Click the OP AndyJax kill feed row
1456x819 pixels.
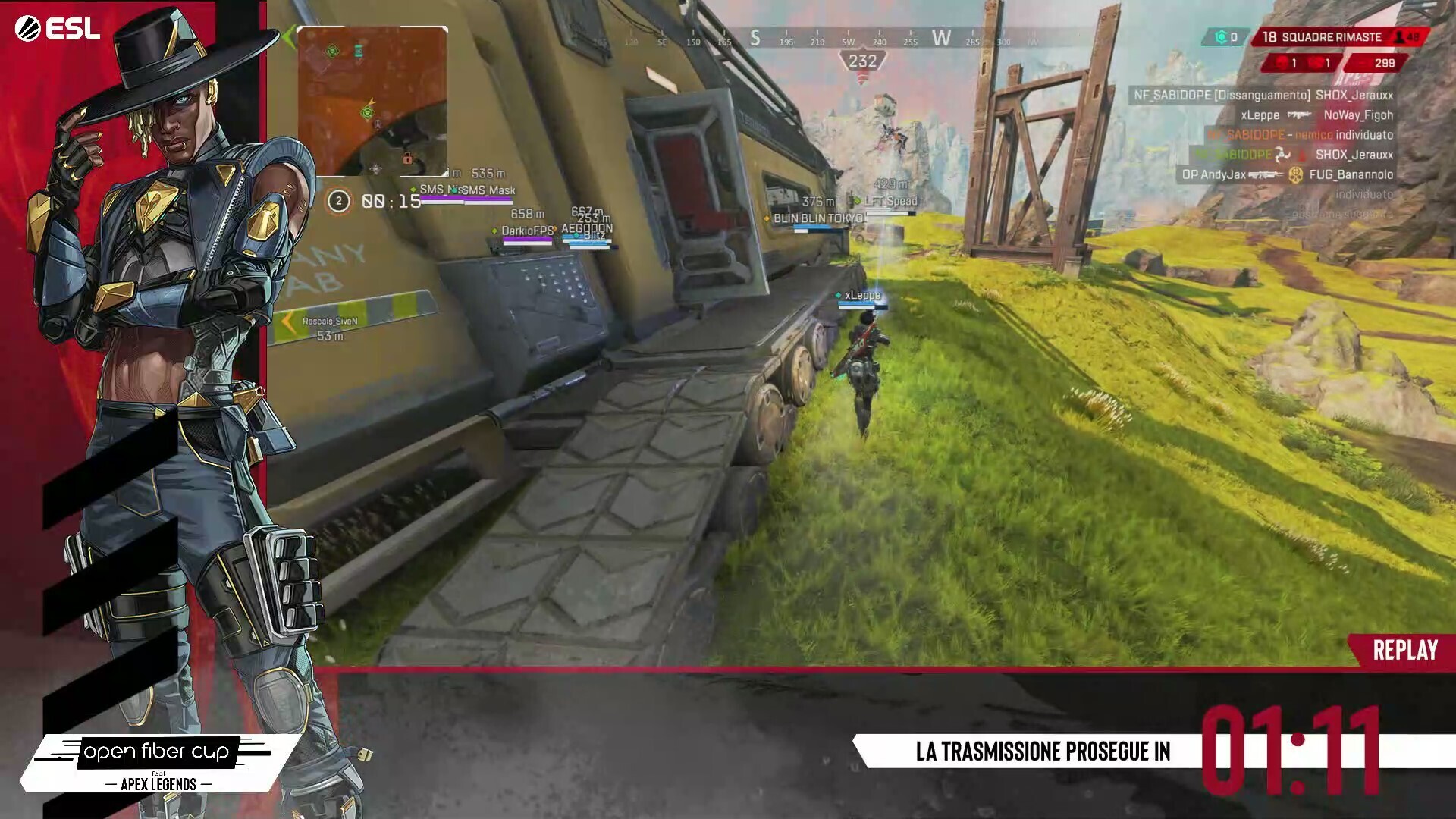pyautogui.click(x=1287, y=174)
